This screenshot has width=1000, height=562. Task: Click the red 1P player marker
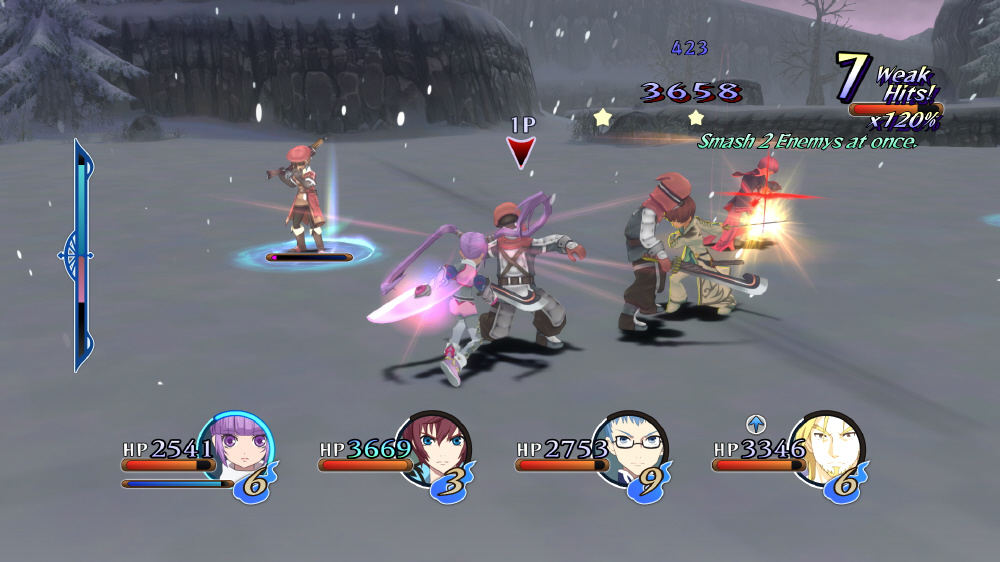(521, 152)
